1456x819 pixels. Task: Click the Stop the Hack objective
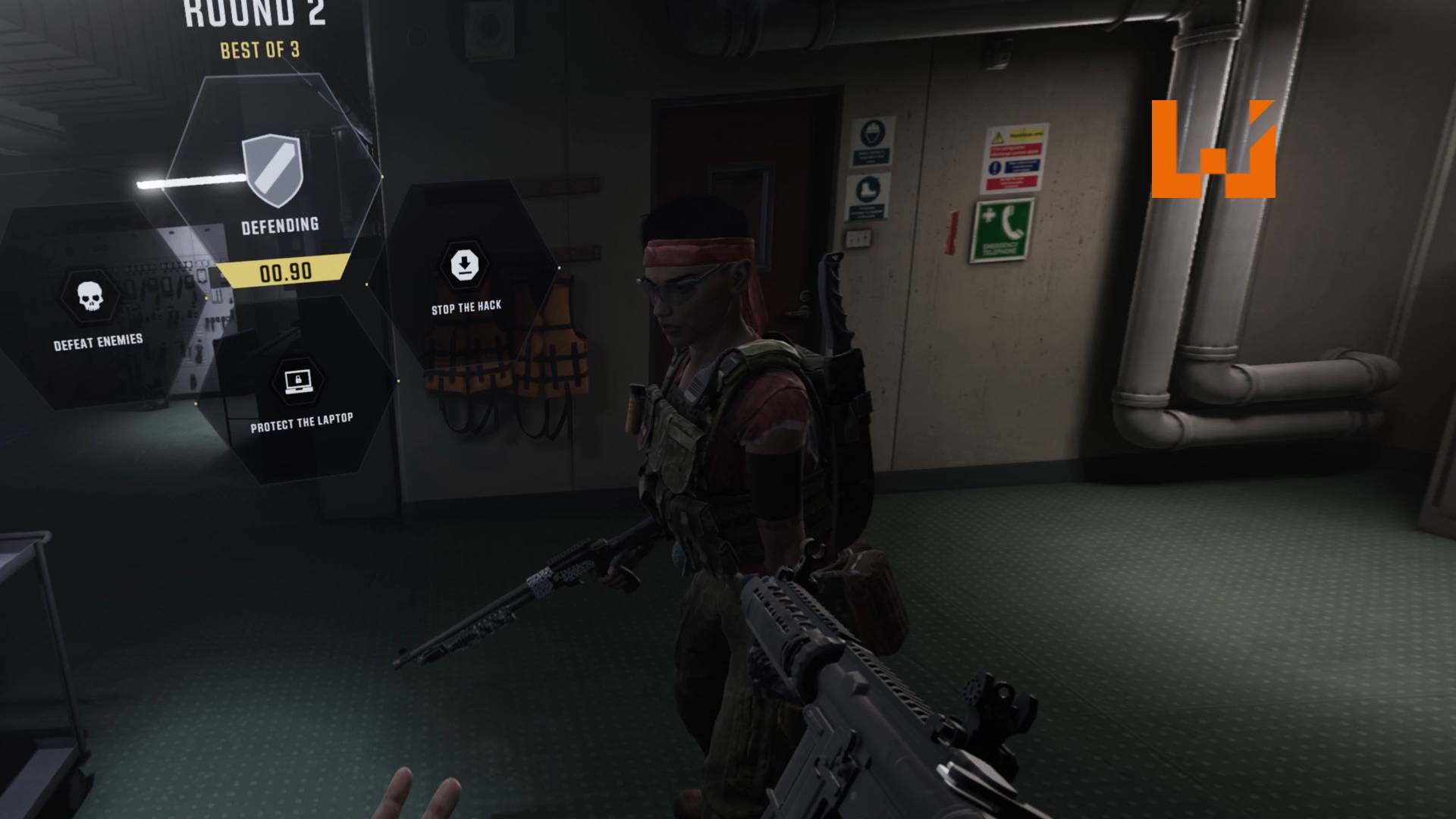tap(465, 267)
